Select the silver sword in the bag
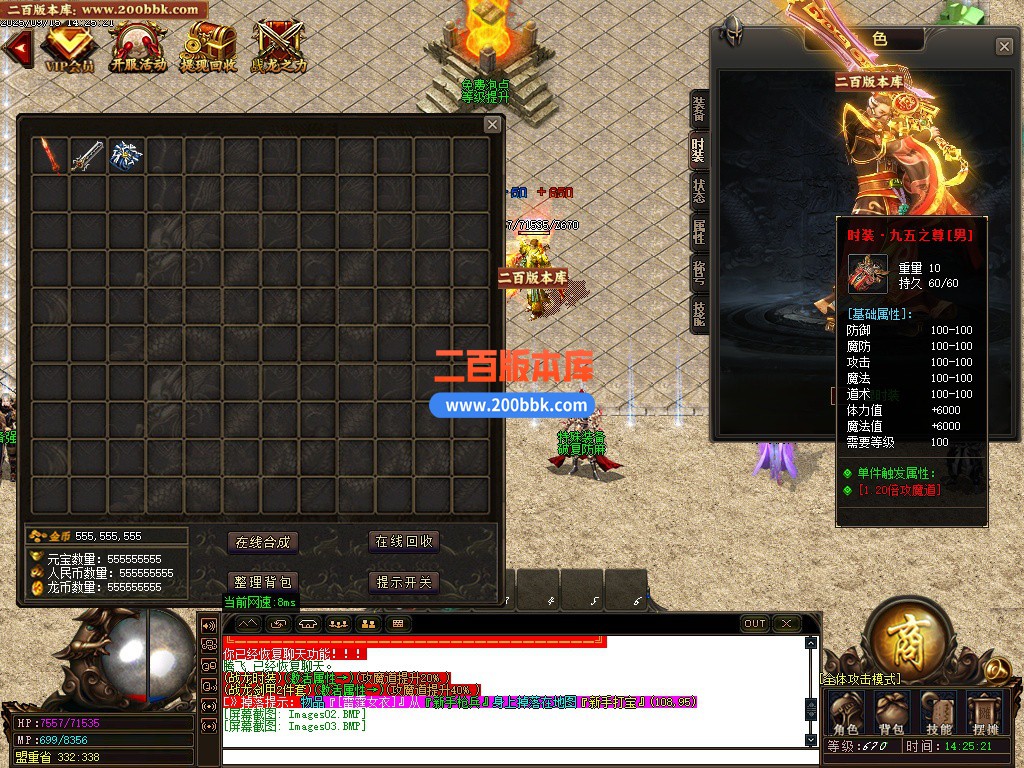The image size is (1024, 768). point(88,155)
